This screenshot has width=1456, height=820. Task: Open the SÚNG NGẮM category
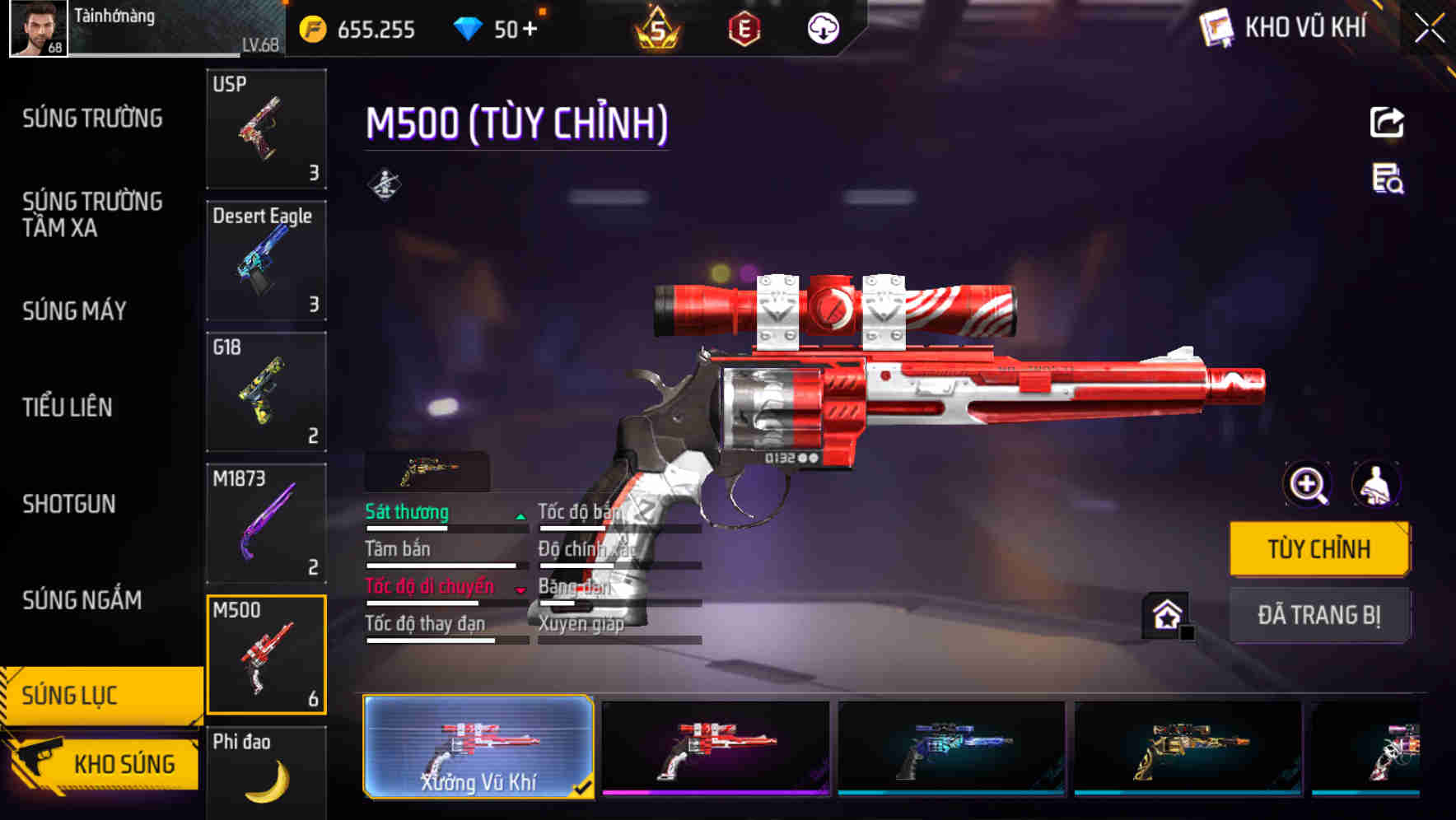pos(80,601)
